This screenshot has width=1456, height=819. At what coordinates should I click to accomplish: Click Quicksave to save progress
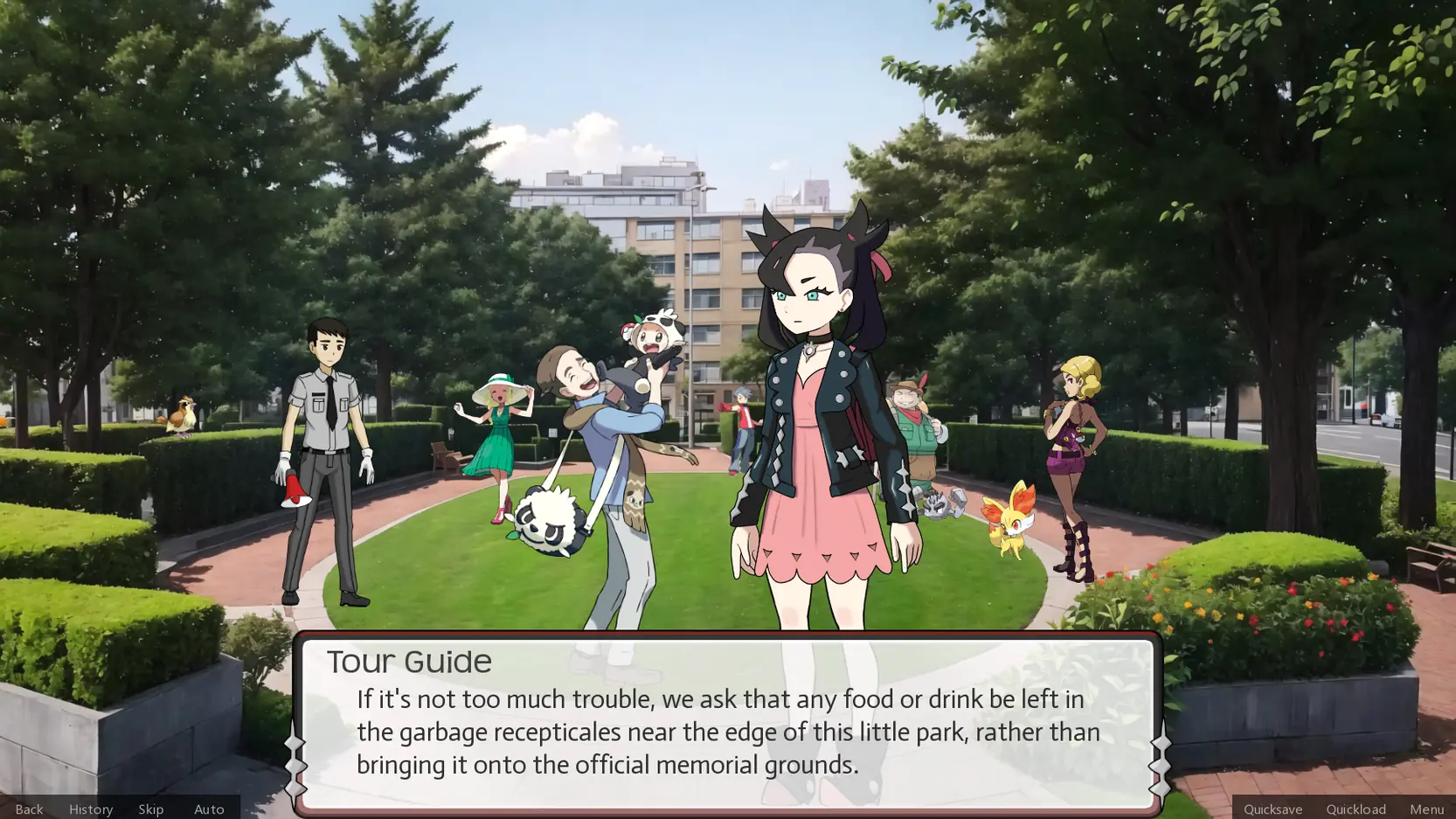pos(1272,809)
